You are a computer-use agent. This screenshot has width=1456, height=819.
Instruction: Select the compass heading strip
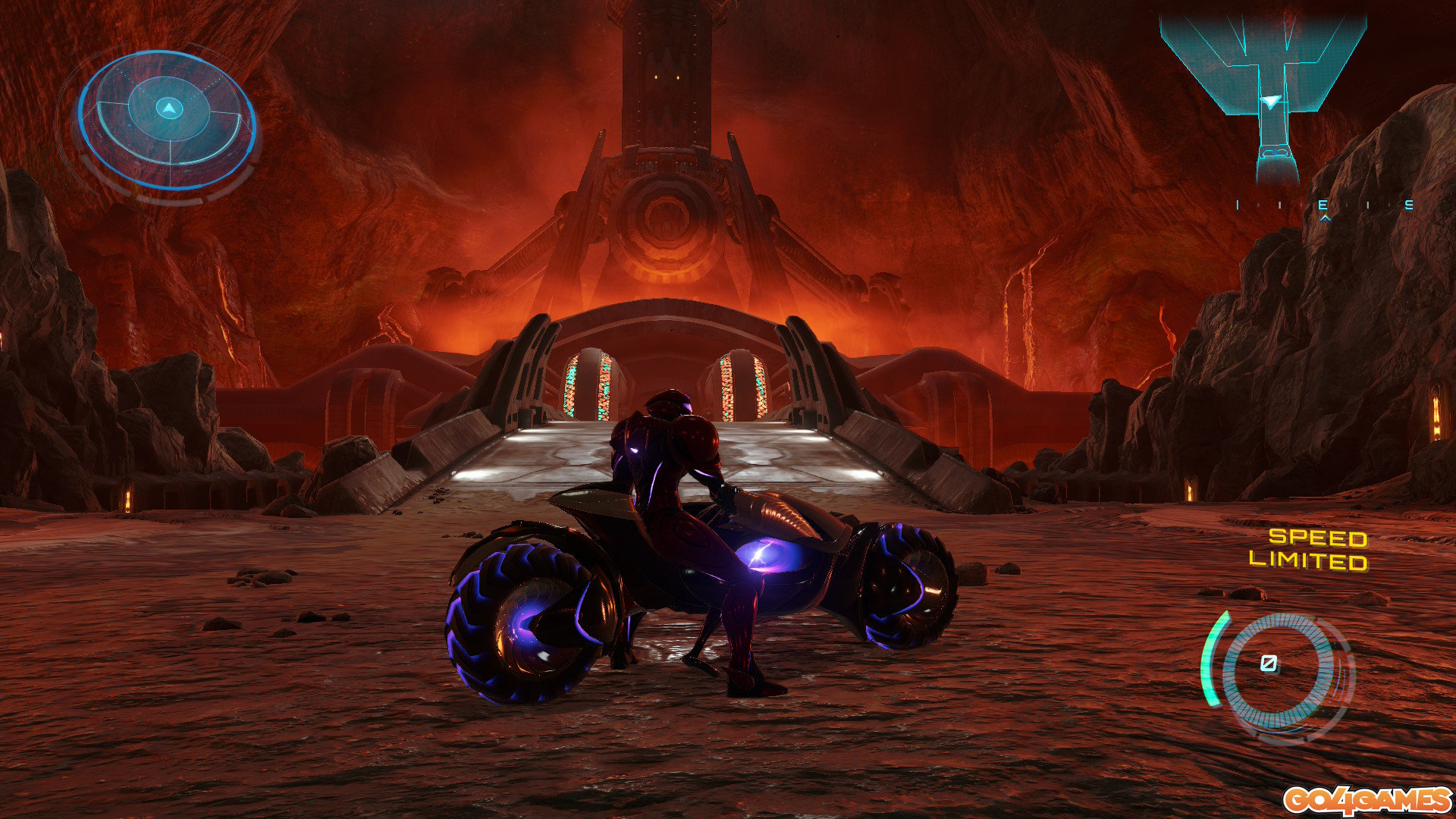(x=1324, y=206)
